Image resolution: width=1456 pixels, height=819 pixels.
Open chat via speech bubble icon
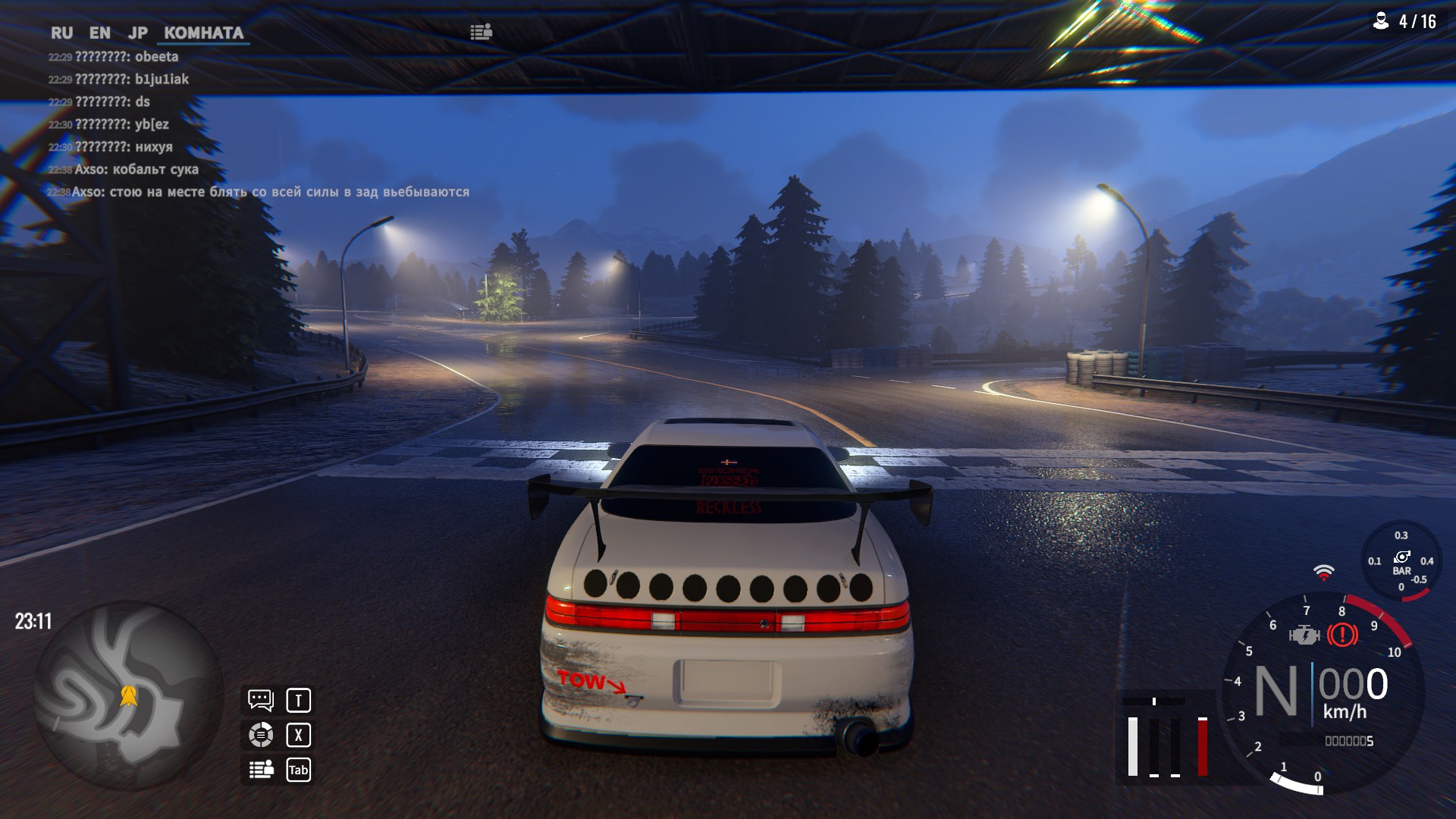click(261, 700)
